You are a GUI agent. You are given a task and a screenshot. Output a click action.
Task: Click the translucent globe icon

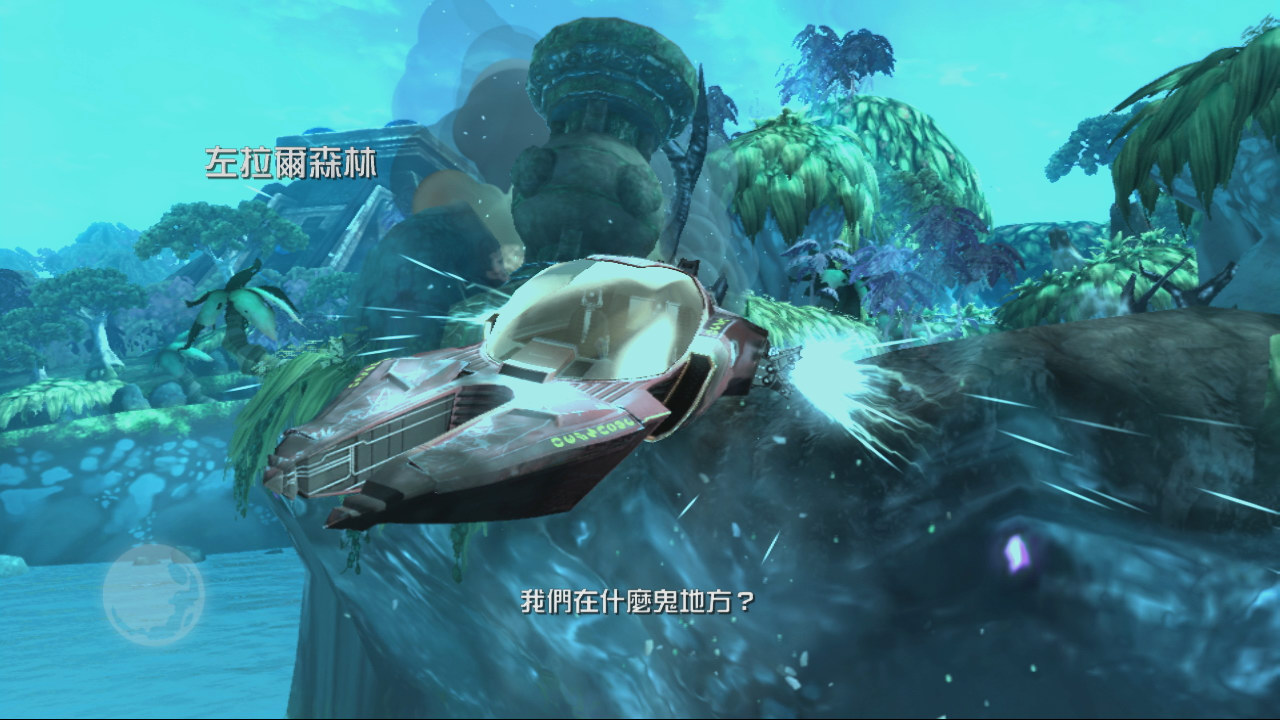coord(153,594)
